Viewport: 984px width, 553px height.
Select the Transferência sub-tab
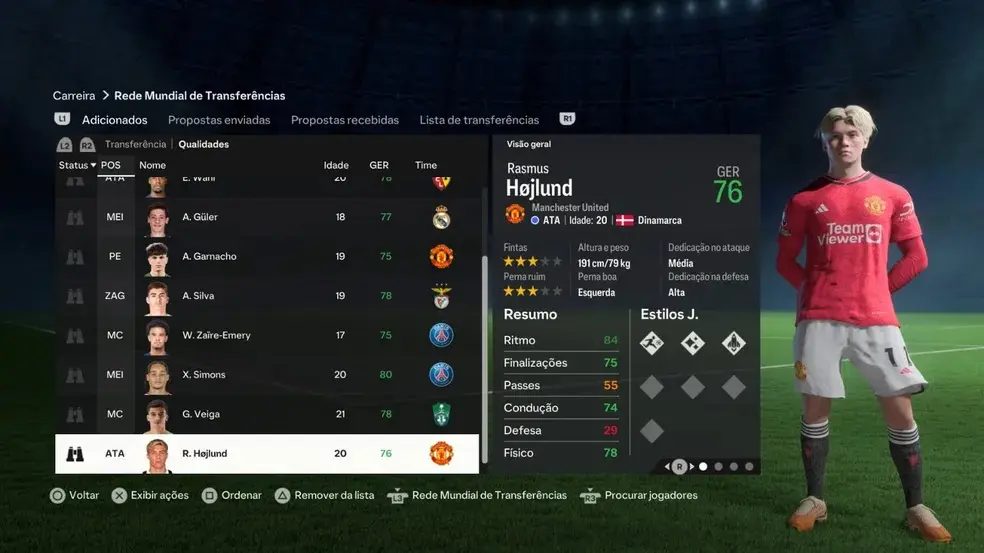coord(135,144)
